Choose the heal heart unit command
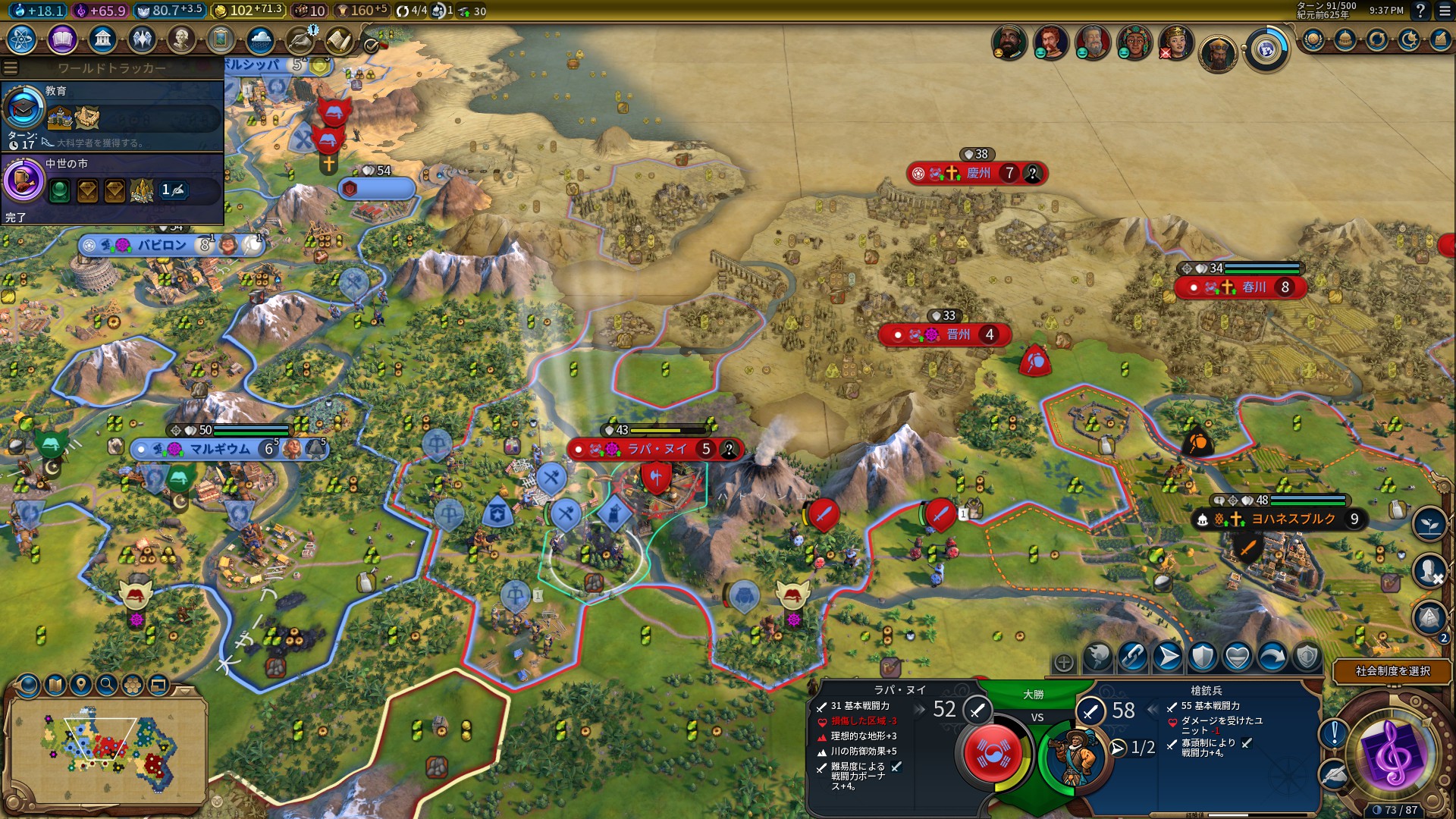The image size is (1456, 819). (x=1238, y=657)
